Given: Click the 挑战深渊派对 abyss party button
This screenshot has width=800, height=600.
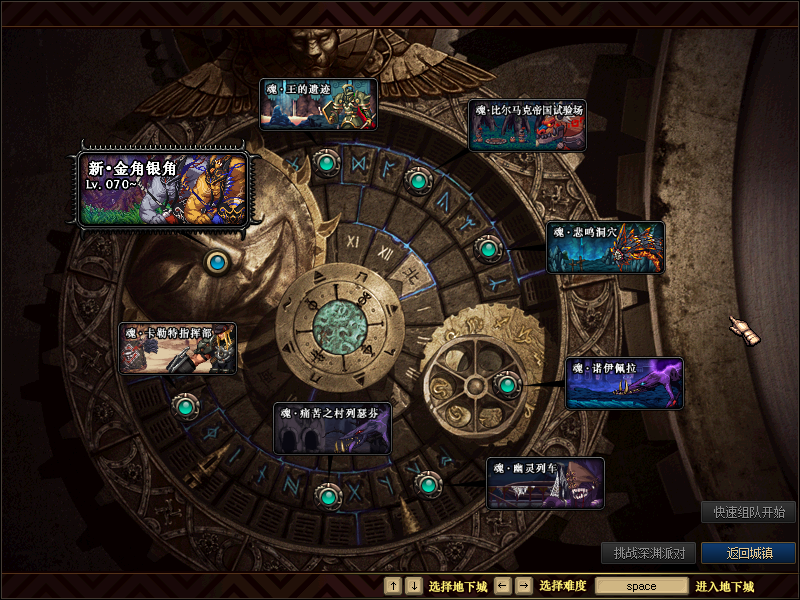Looking at the screenshot, I should [x=649, y=553].
